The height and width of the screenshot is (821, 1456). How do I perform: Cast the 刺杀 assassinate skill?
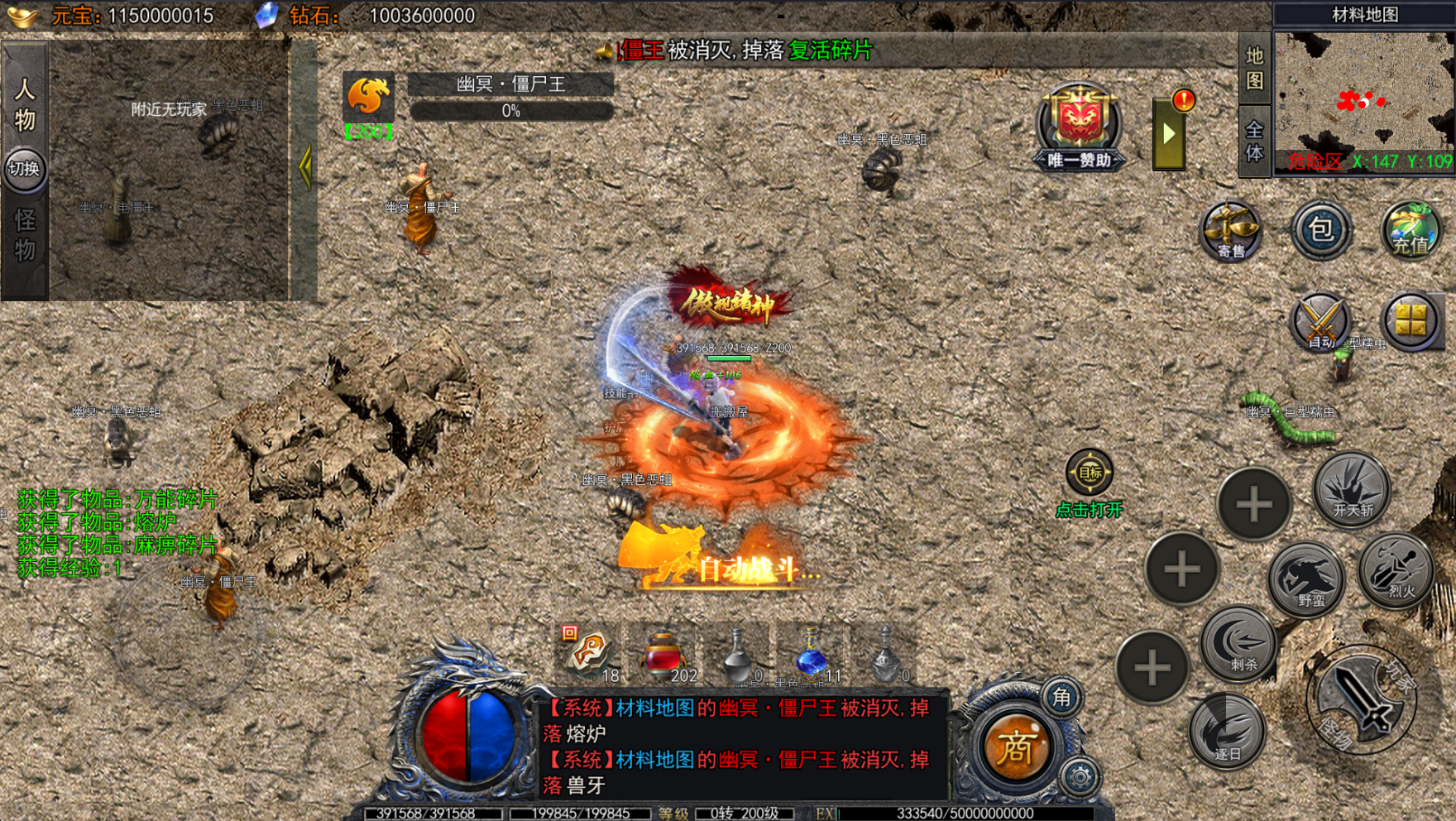(x=1239, y=644)
